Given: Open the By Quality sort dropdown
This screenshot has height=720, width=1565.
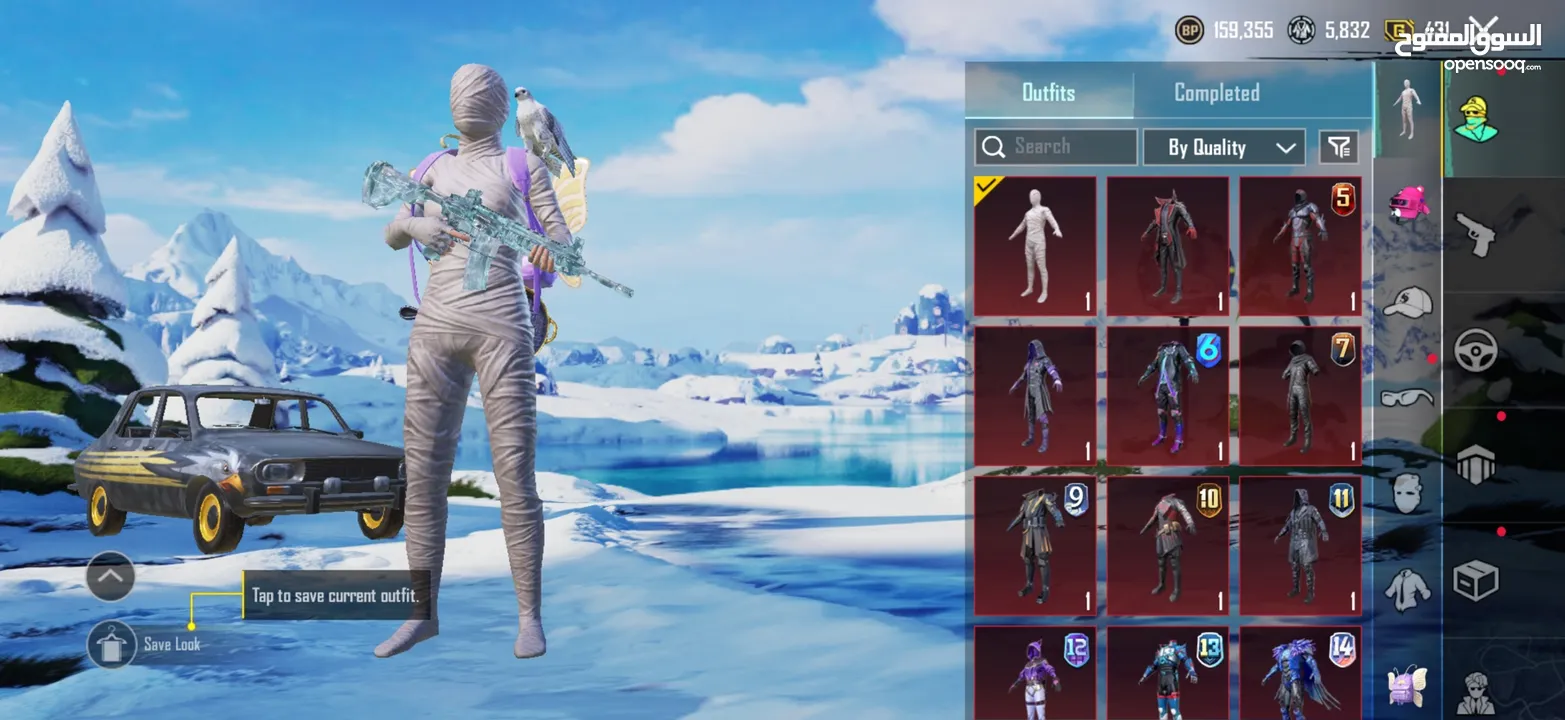Looking at the screenshot, I should pyautogui.click(x=1223, y=148).
